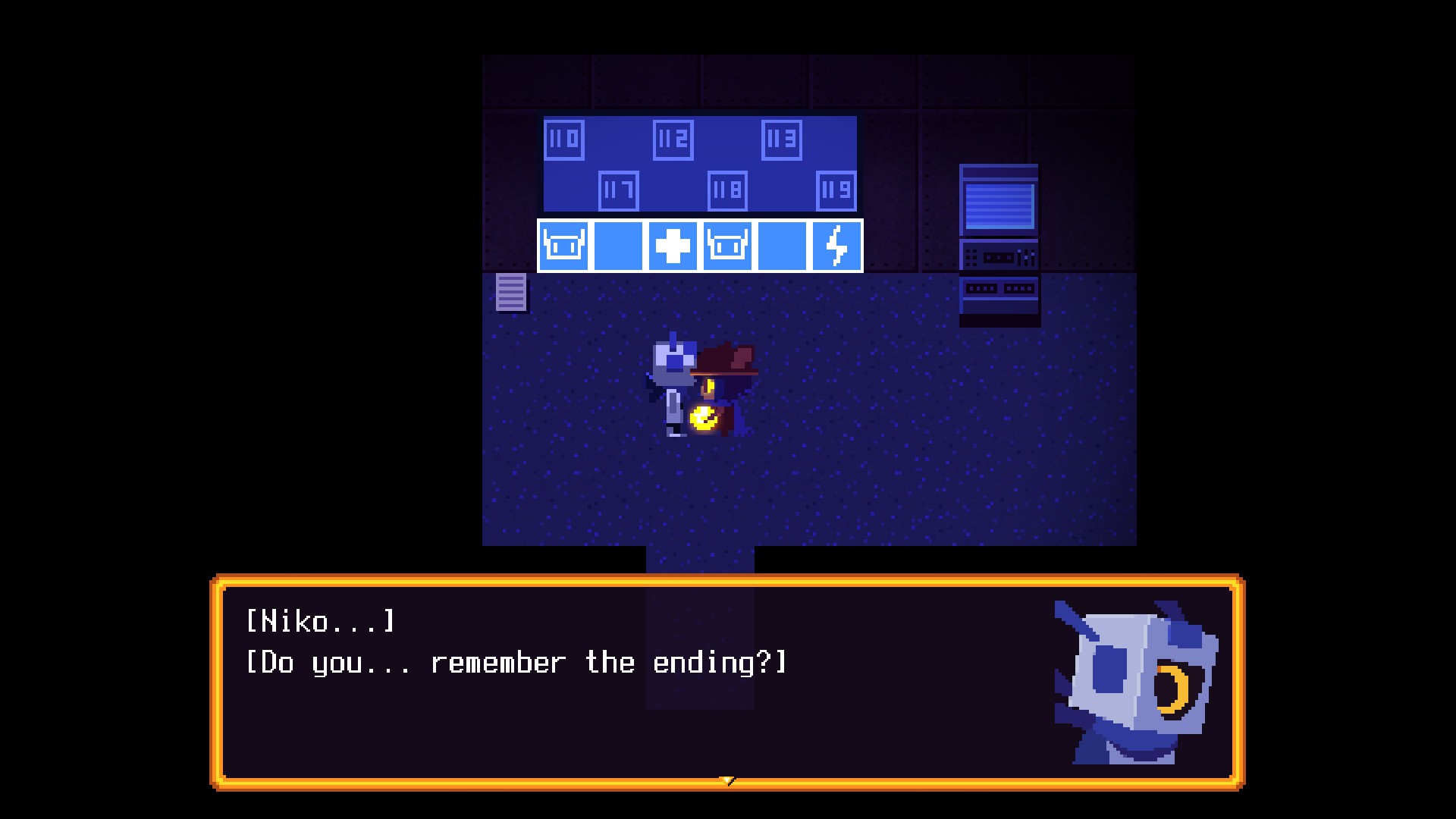Click room 113 on the directory board
The image size is (1456, 819).
(781, 140)
